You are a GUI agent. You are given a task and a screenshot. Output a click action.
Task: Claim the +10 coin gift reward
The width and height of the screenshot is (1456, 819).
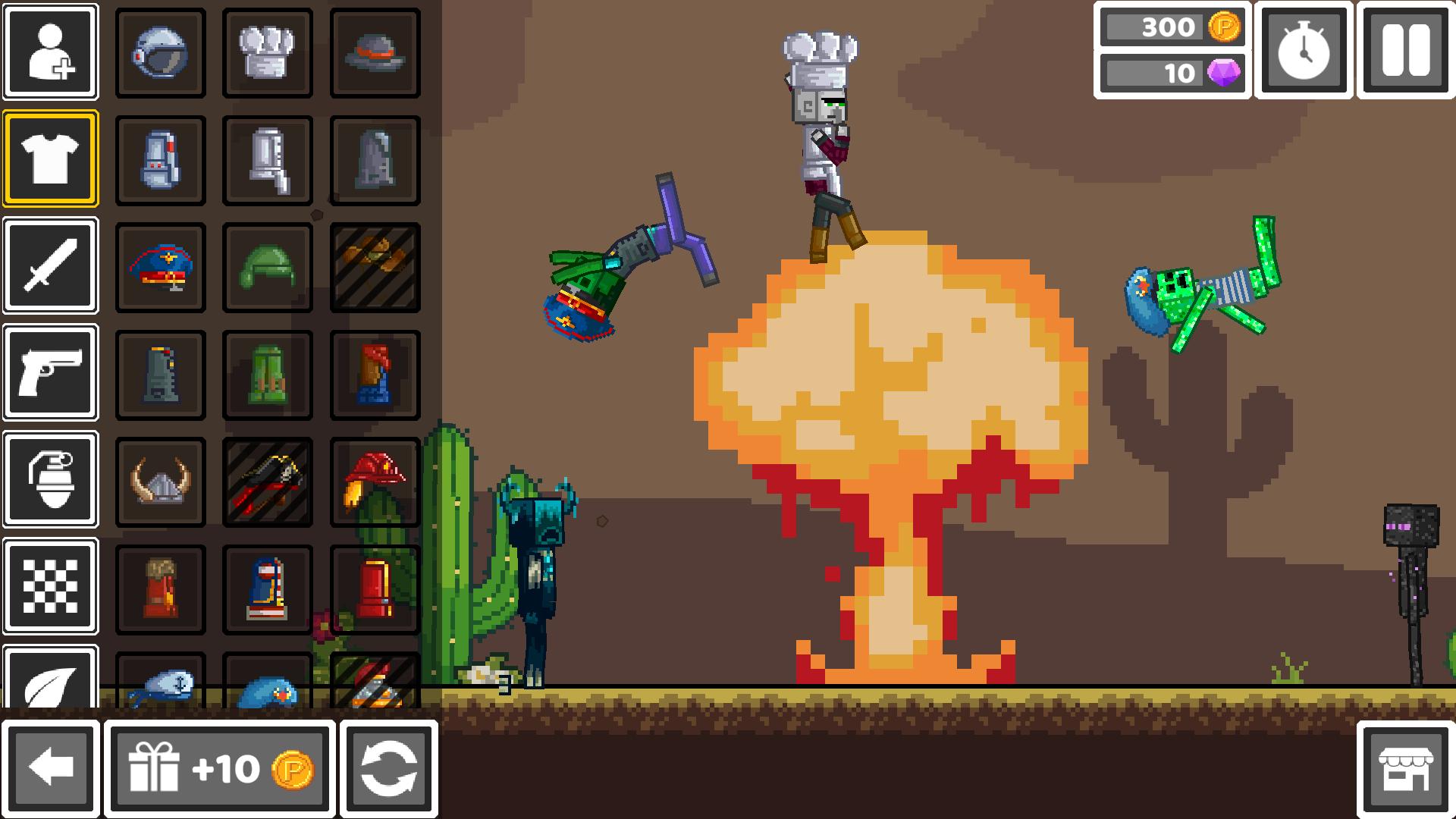coord(221,768)
